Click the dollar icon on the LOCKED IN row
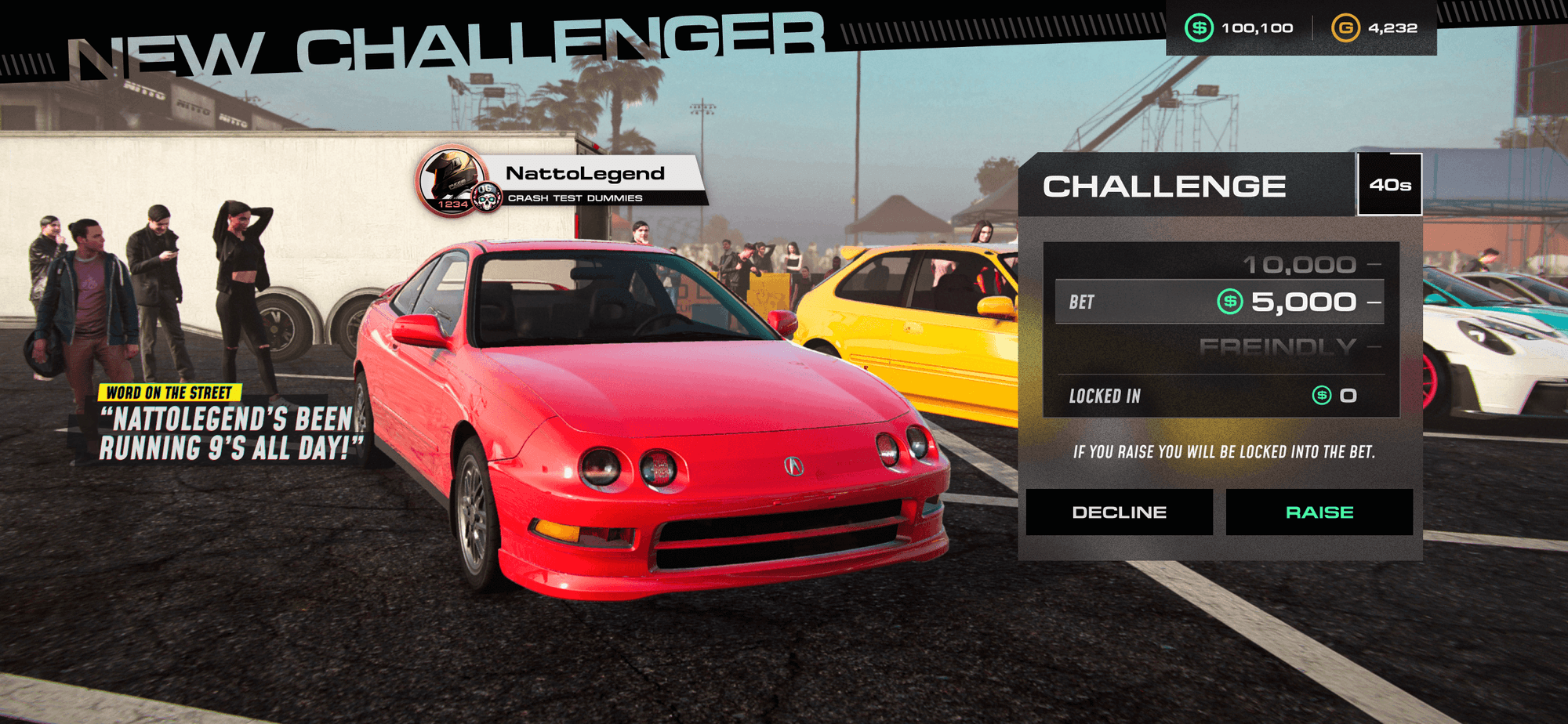This screenshot has width=1568, height=724. [x=1321, y=396]
